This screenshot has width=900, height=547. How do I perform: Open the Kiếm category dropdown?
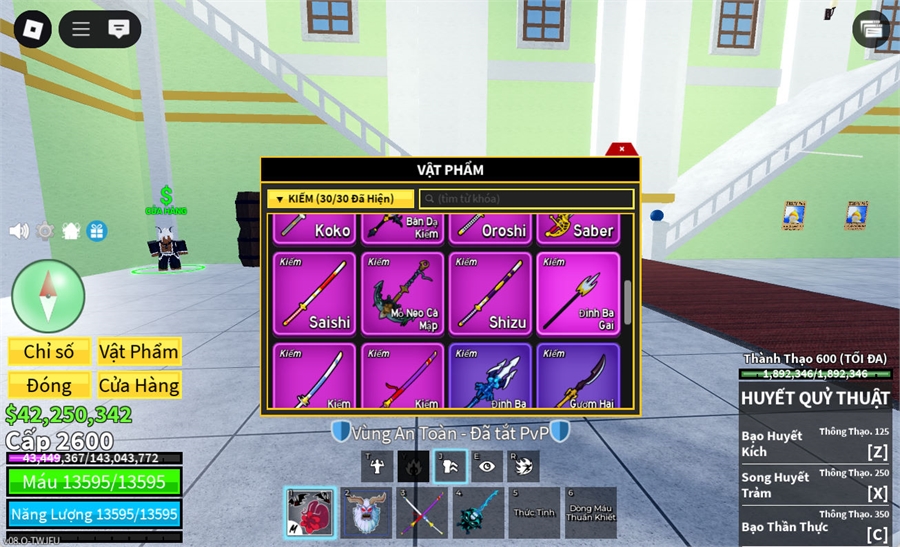point(340,199)
